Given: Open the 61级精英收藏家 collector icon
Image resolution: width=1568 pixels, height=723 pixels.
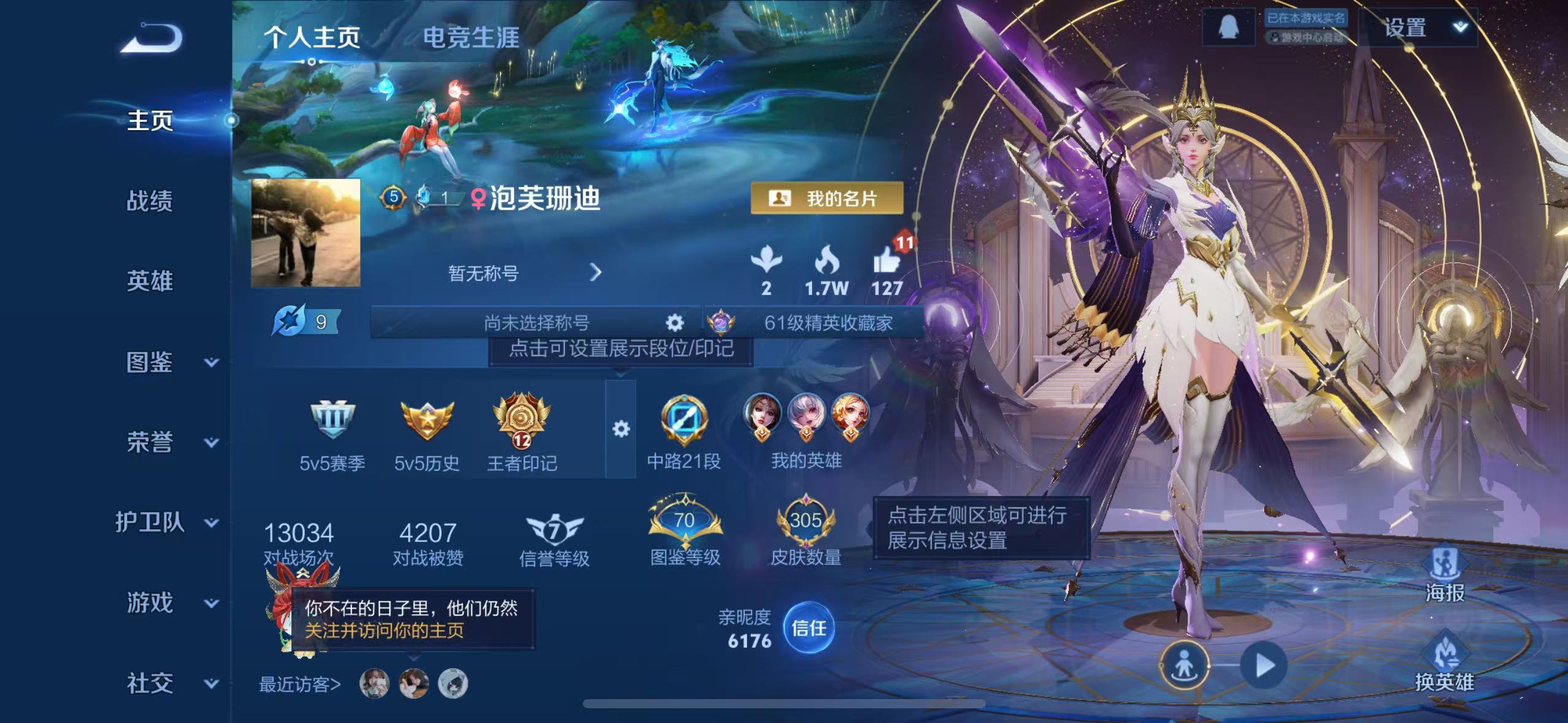Looking at the screenshot, I should [x=721, y=323].
